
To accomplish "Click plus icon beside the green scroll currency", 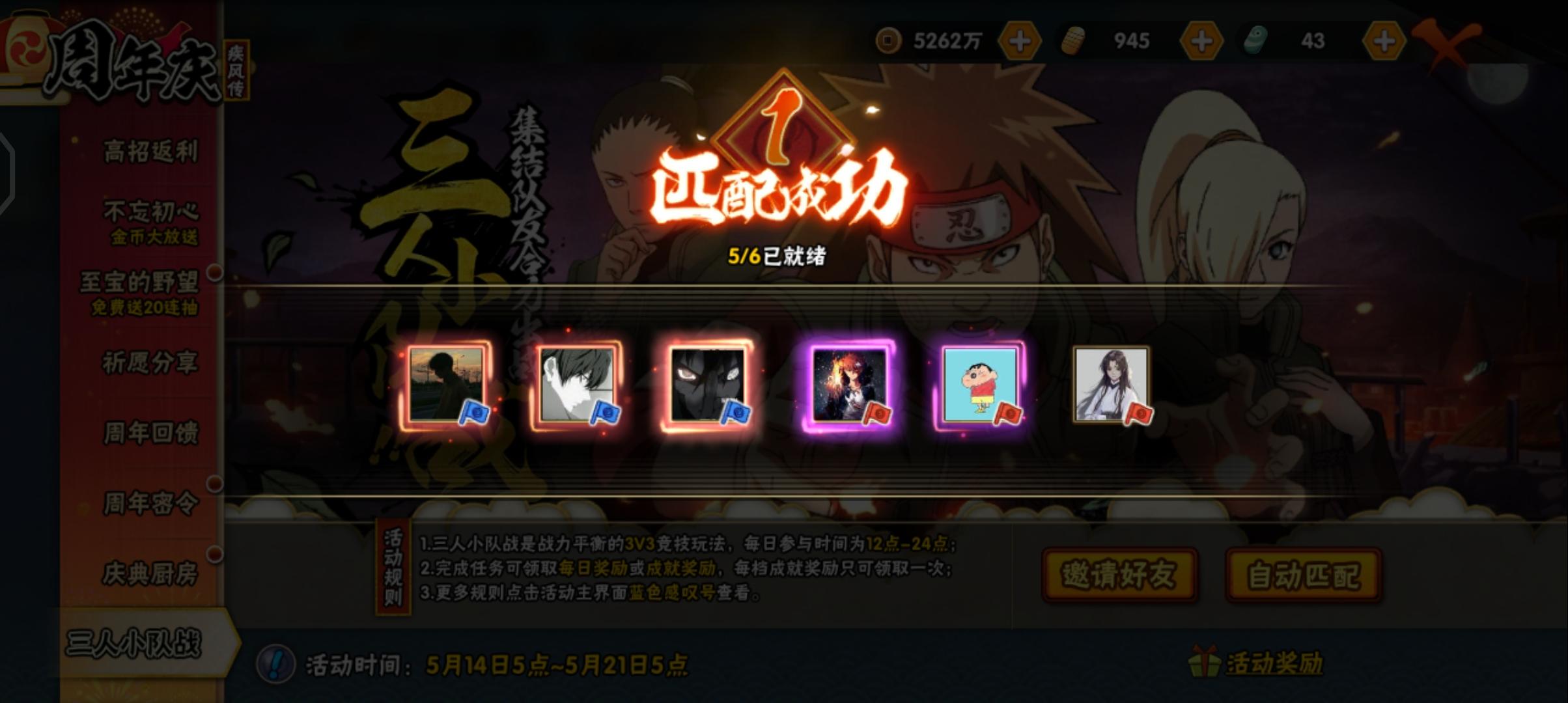I will (1384, 41).
